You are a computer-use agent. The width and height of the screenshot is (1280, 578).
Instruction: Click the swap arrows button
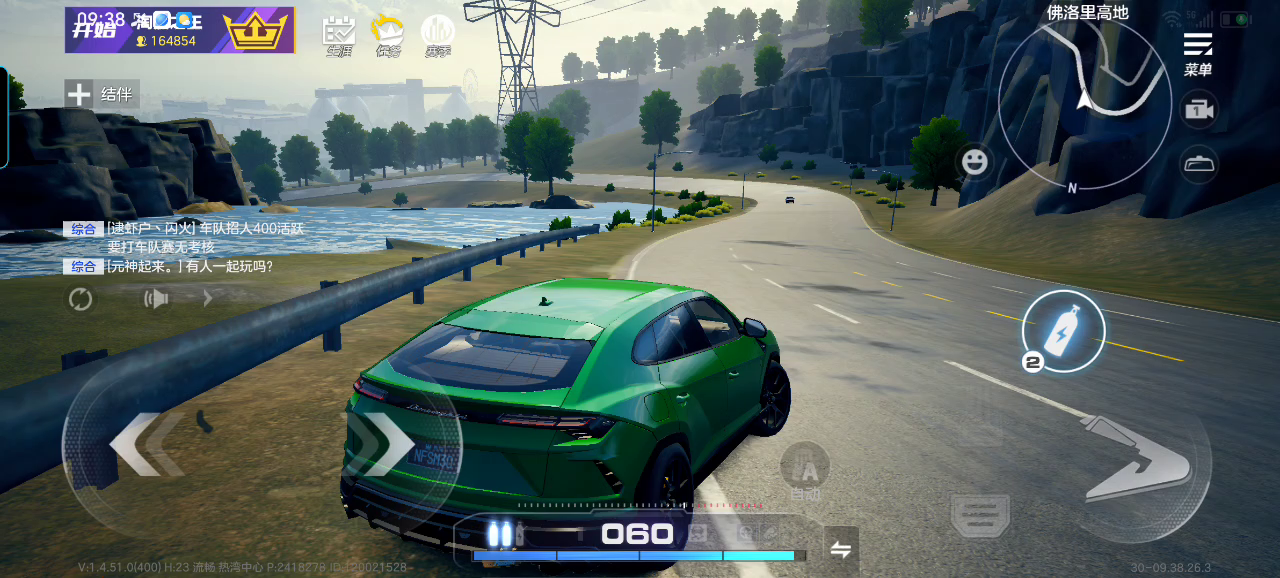pos(841,548)
